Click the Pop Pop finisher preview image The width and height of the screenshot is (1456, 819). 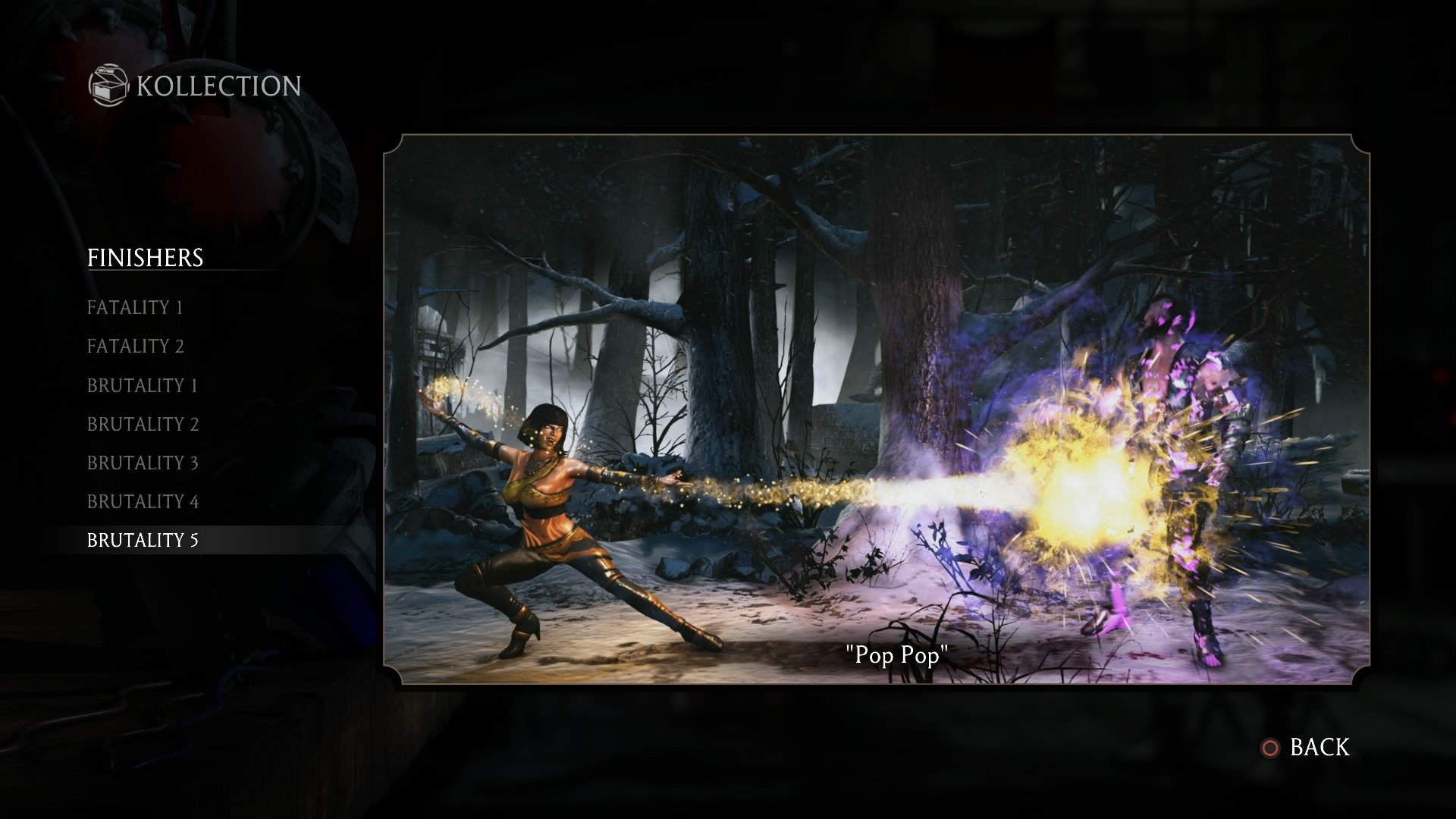(x=876, y=409)
